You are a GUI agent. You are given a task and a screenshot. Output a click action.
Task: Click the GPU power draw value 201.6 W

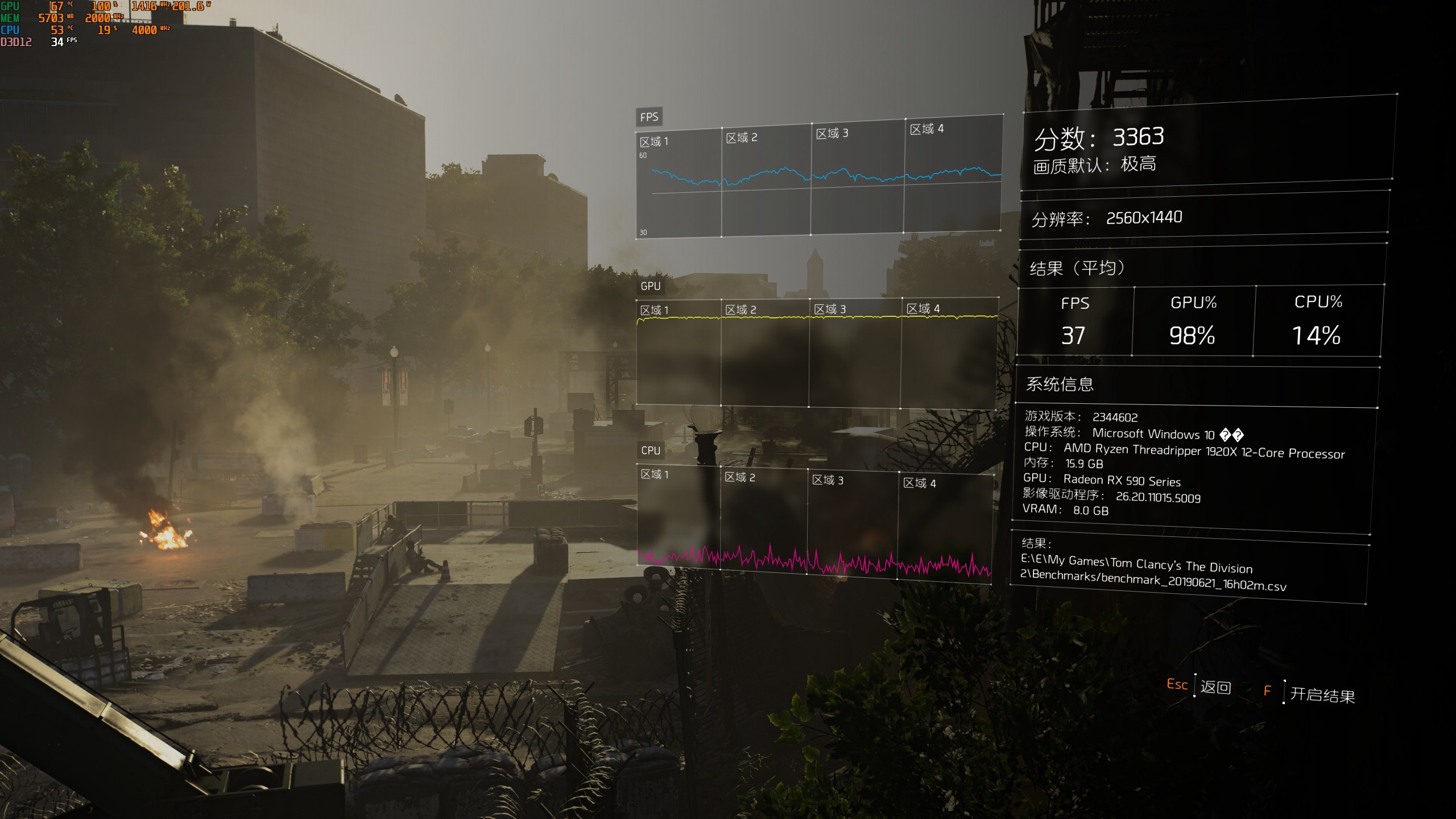pyautogui.click(x=188, y=7)
